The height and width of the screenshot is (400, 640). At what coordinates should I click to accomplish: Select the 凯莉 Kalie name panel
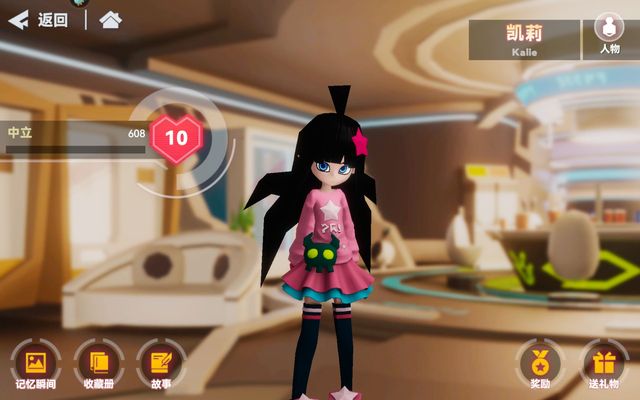(524, 39)
